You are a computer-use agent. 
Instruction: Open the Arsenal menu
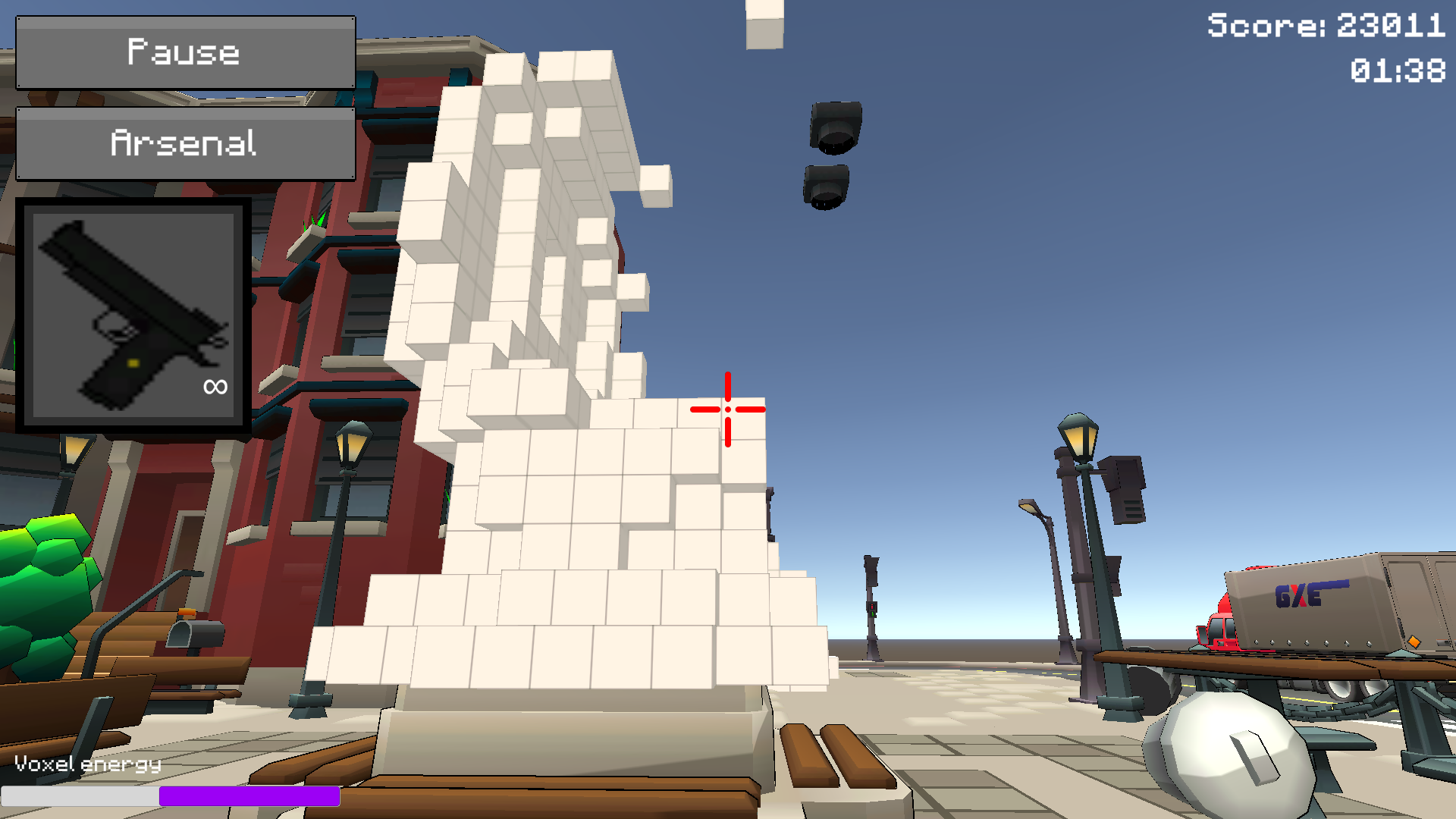(x=184, y=142)
